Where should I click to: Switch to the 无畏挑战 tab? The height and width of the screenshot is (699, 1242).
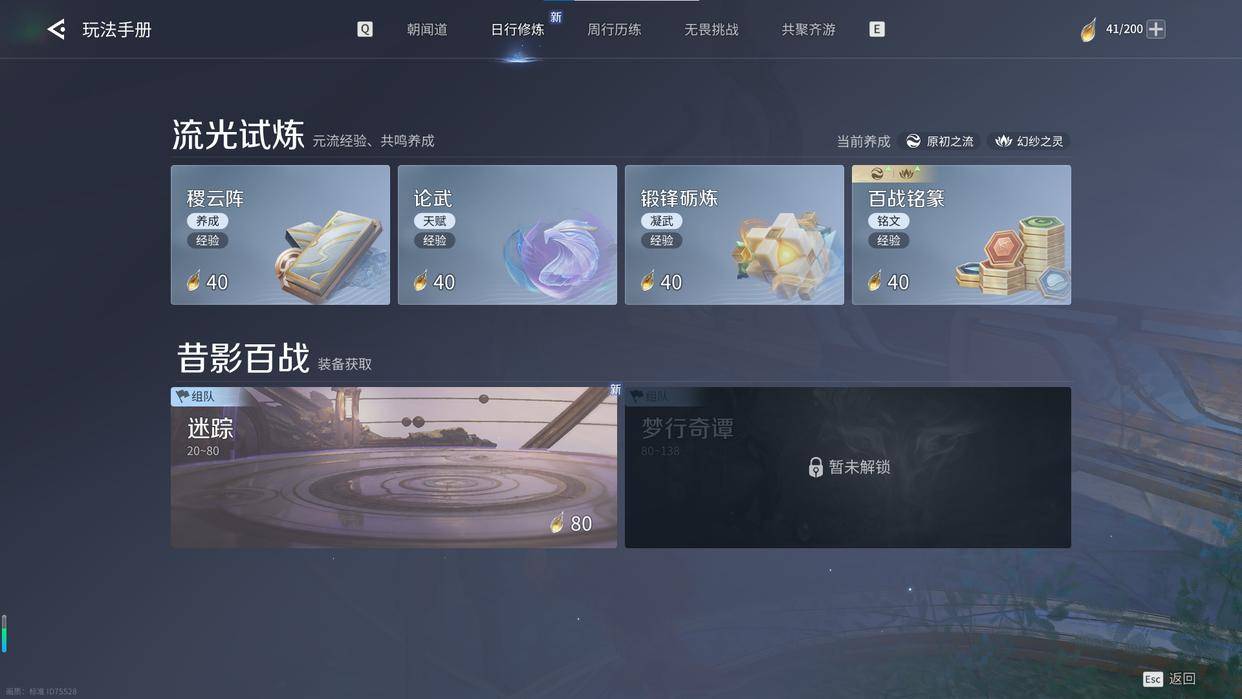[x=711, y=30]
